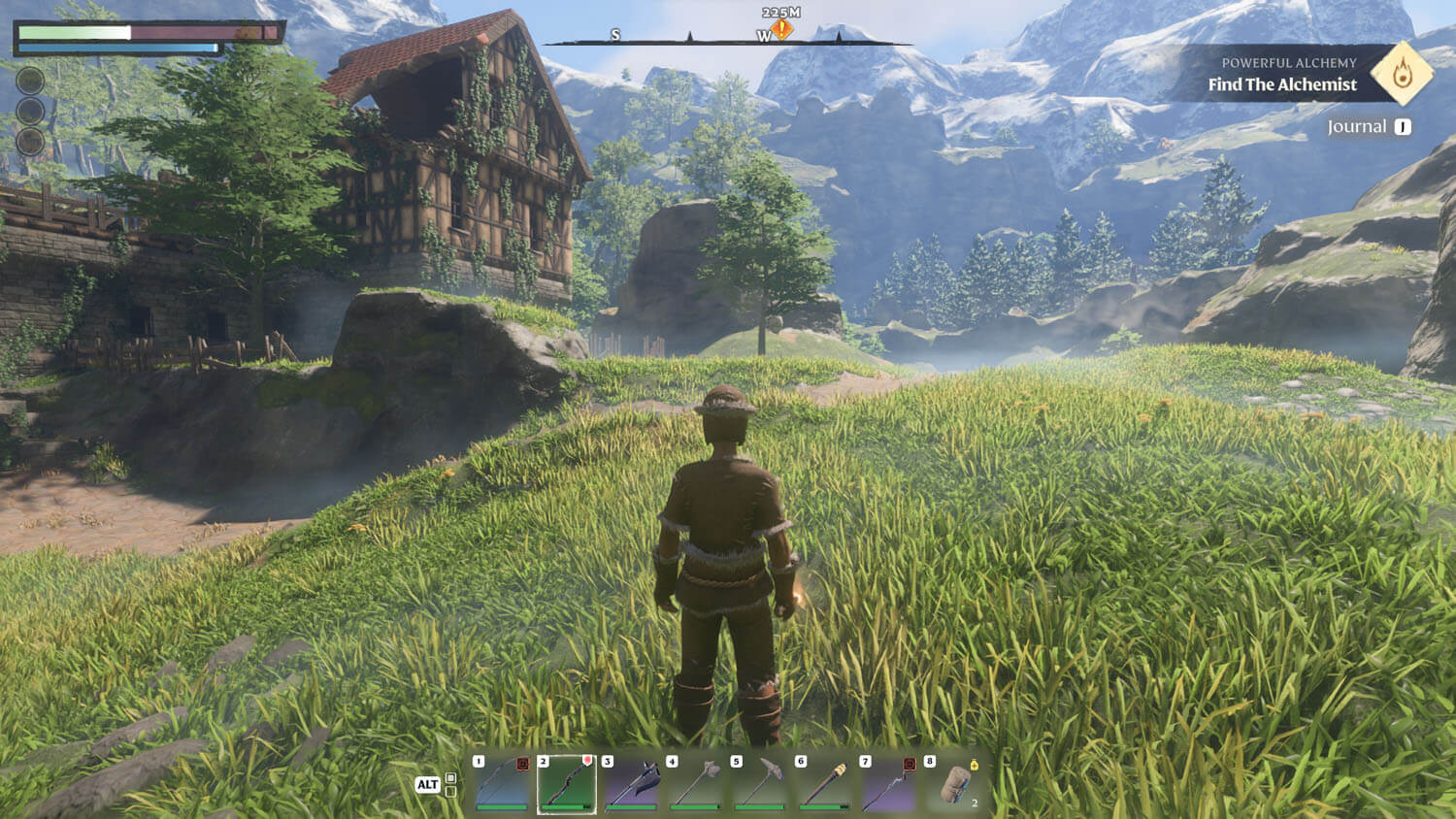1456x819 pixels.
Task: Select the torch in hotbar slot 6
Action: (x=824, y=783)
